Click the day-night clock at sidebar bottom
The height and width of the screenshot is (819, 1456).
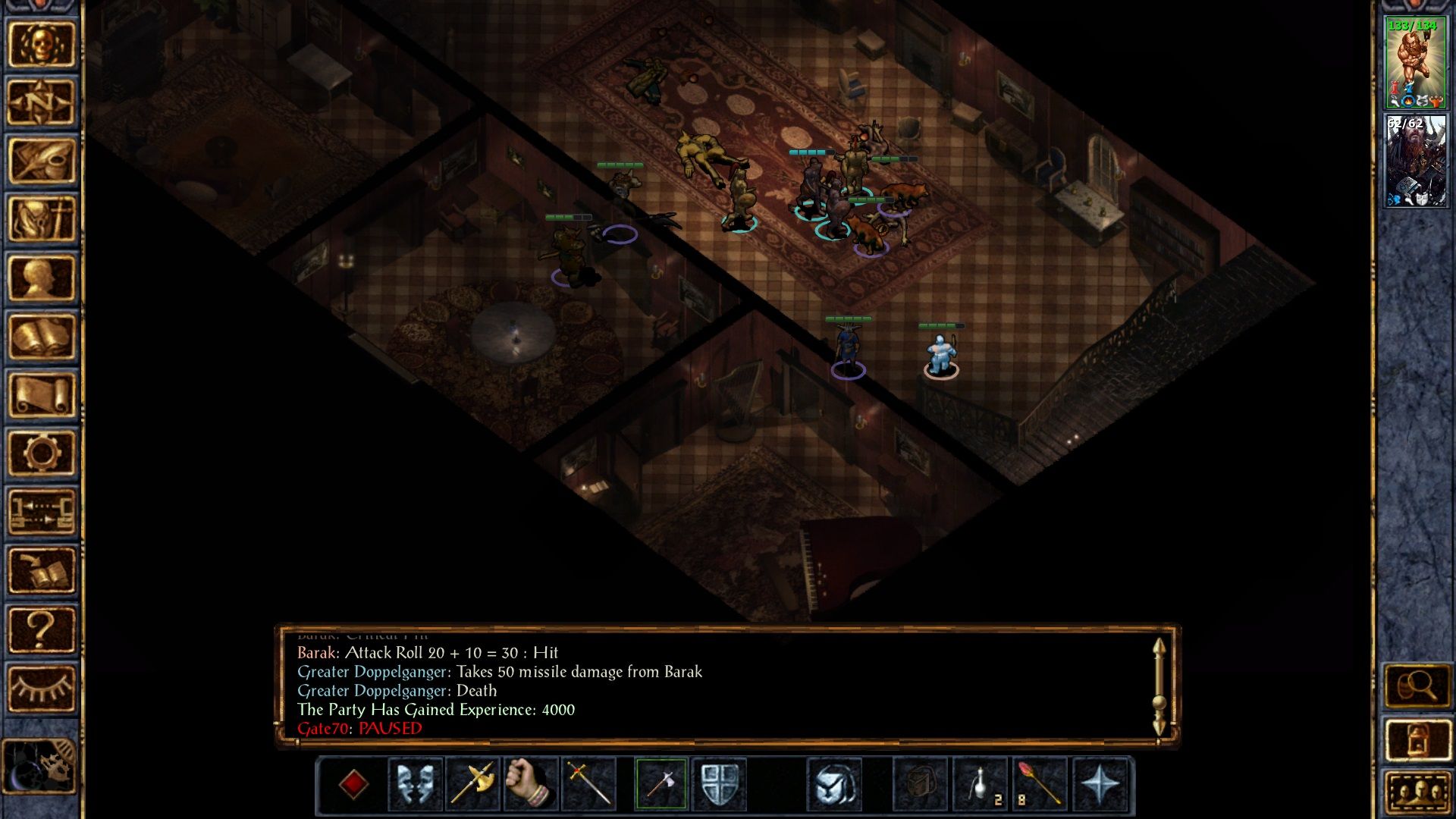pyautogui.click(x=39, y=766)
